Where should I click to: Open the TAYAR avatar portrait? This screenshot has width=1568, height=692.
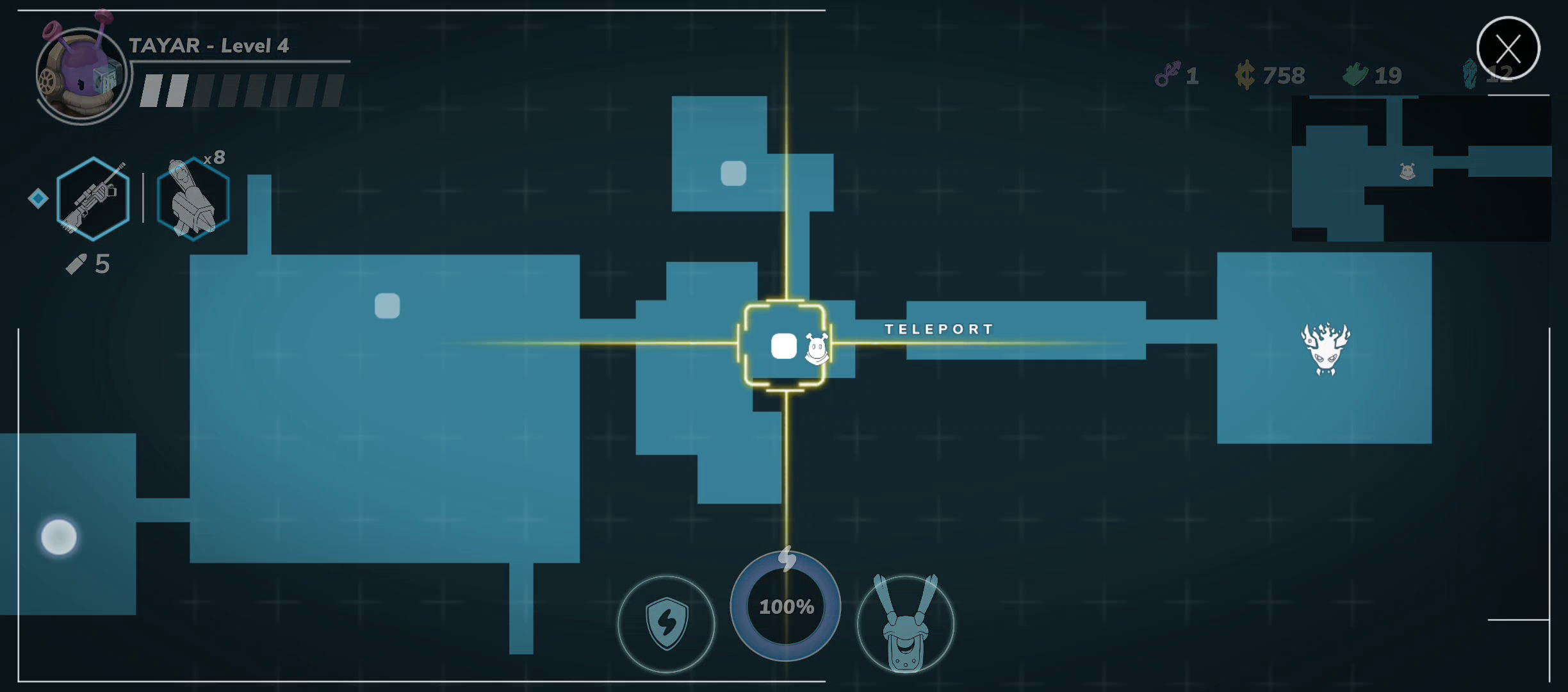(81, 74)
